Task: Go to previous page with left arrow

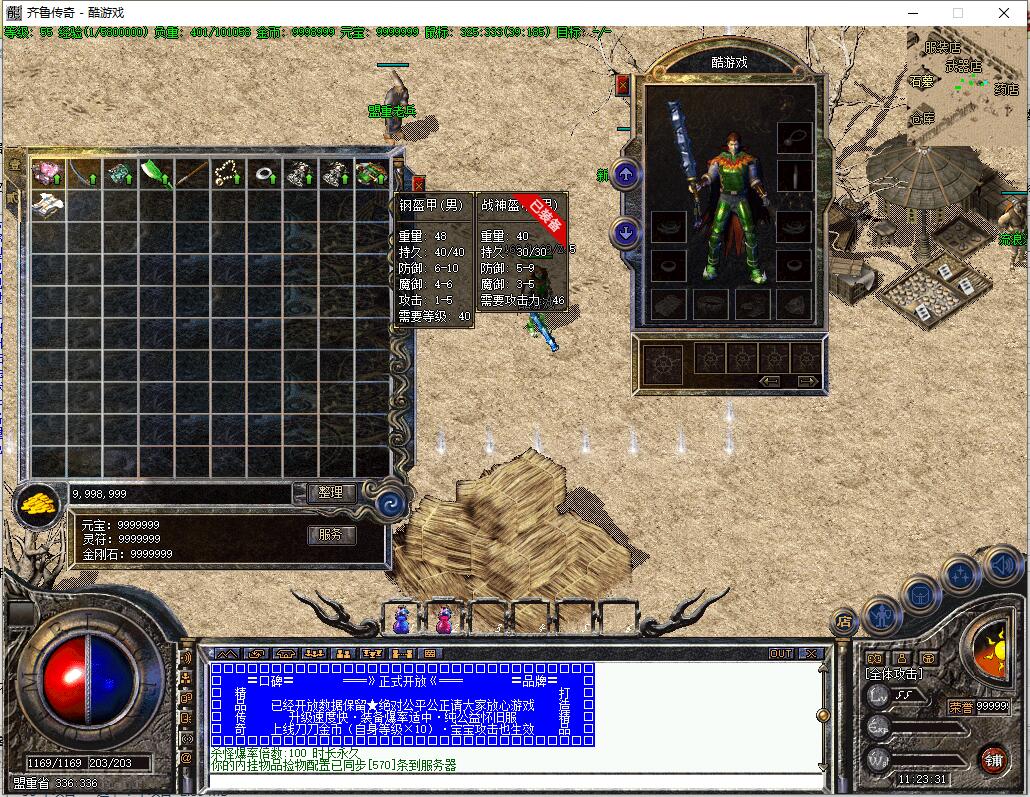Action: click(x=769, y=382)
